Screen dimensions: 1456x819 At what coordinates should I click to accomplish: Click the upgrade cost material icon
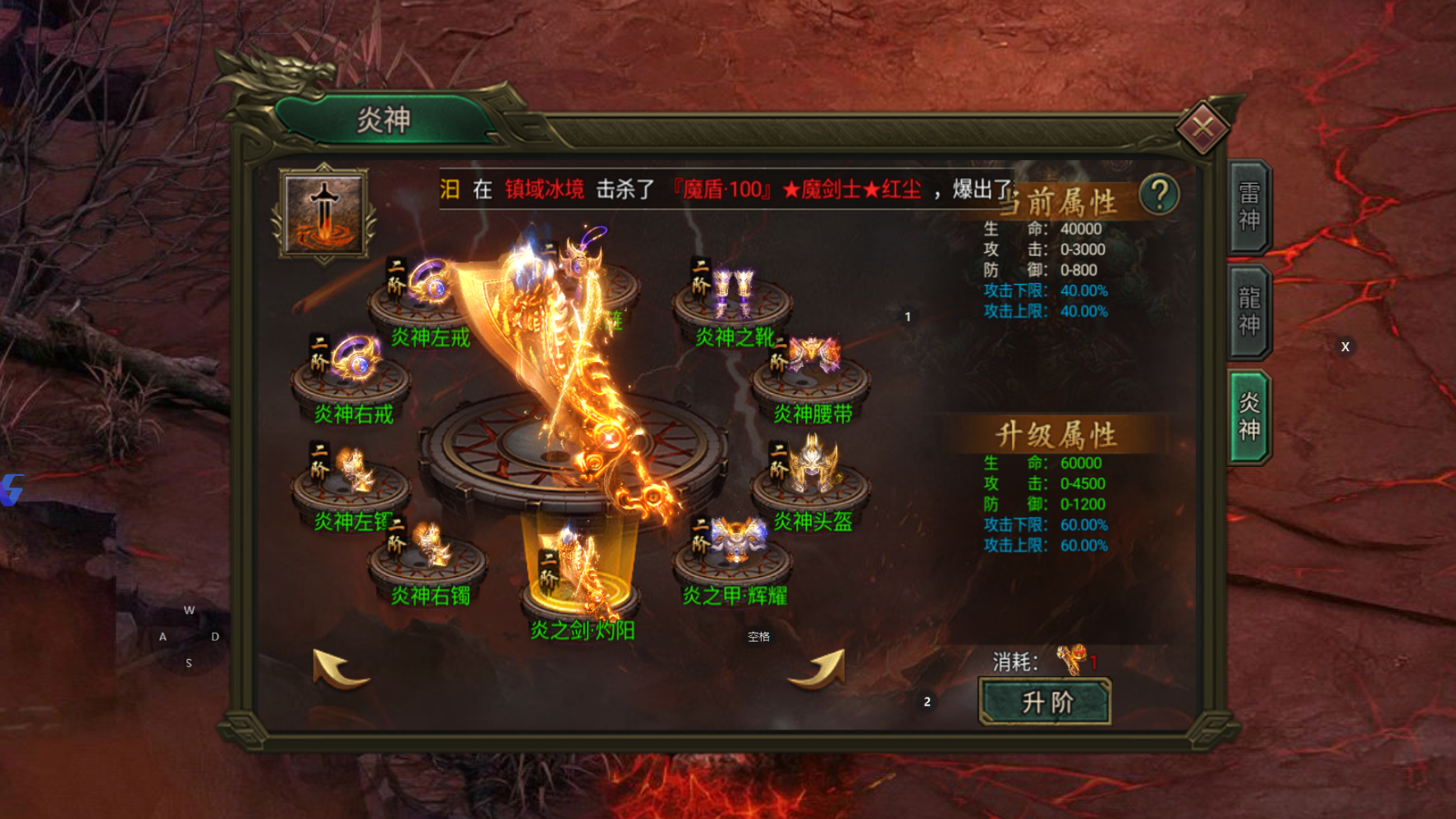tap(1071, 659)
